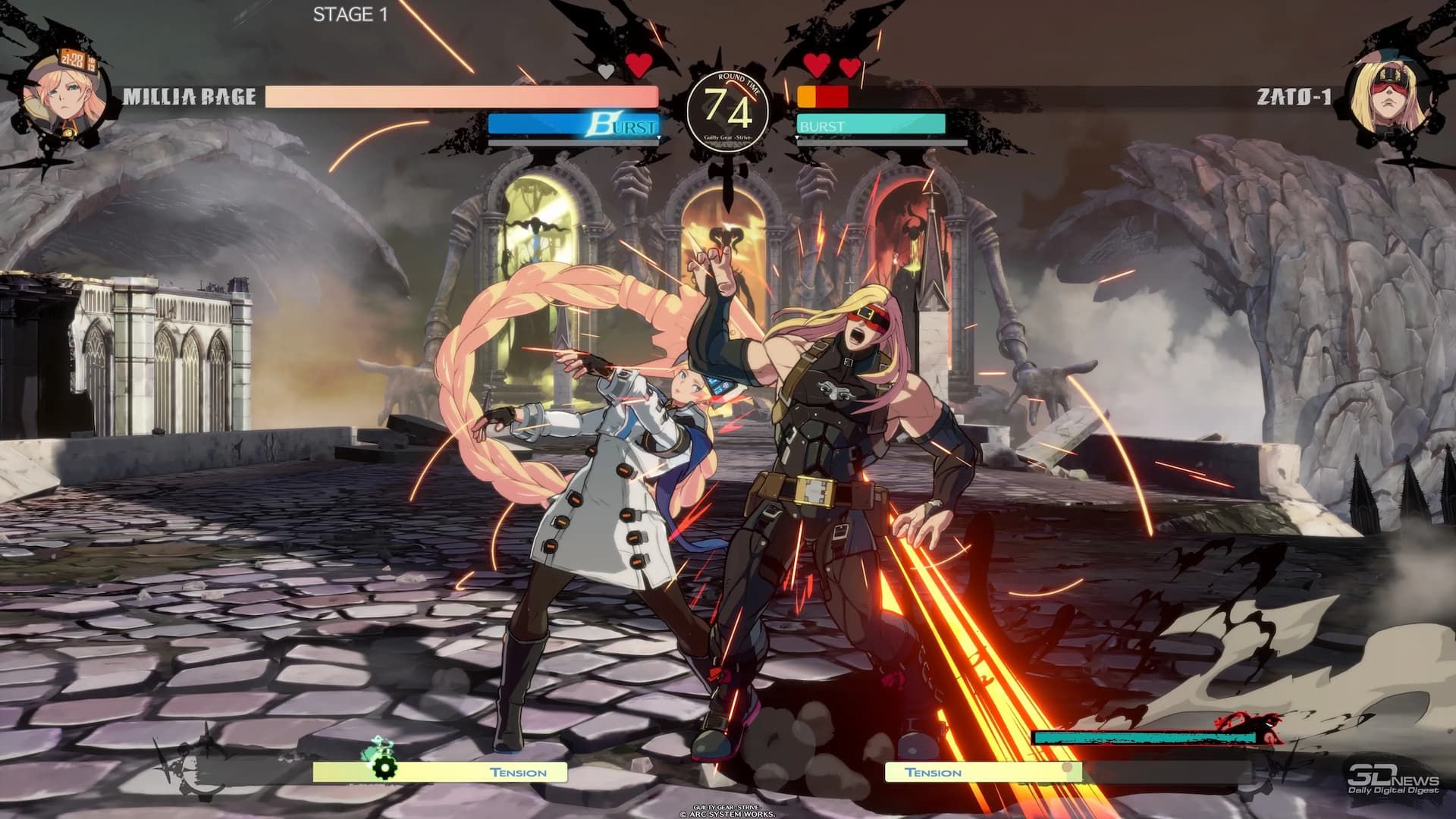Expand the teal BURST gauge on the right
This screenshot has width=1456, height=819.
[871, 121]
